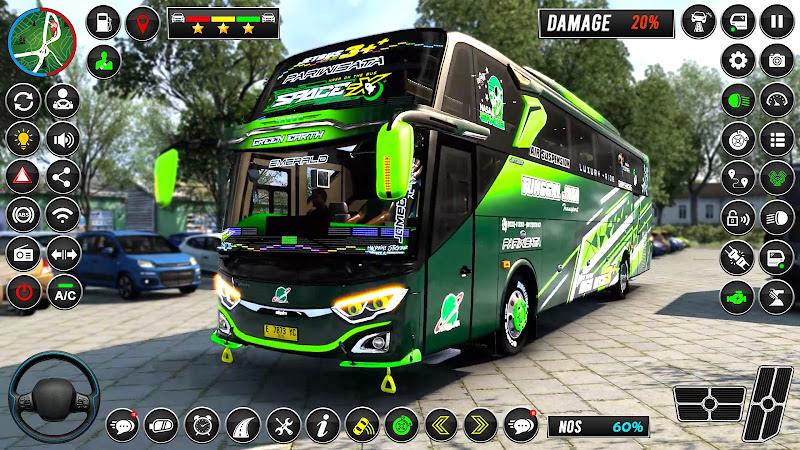Switch the light bulb on
Screen dimensions: 800x450
coord(22,138)
